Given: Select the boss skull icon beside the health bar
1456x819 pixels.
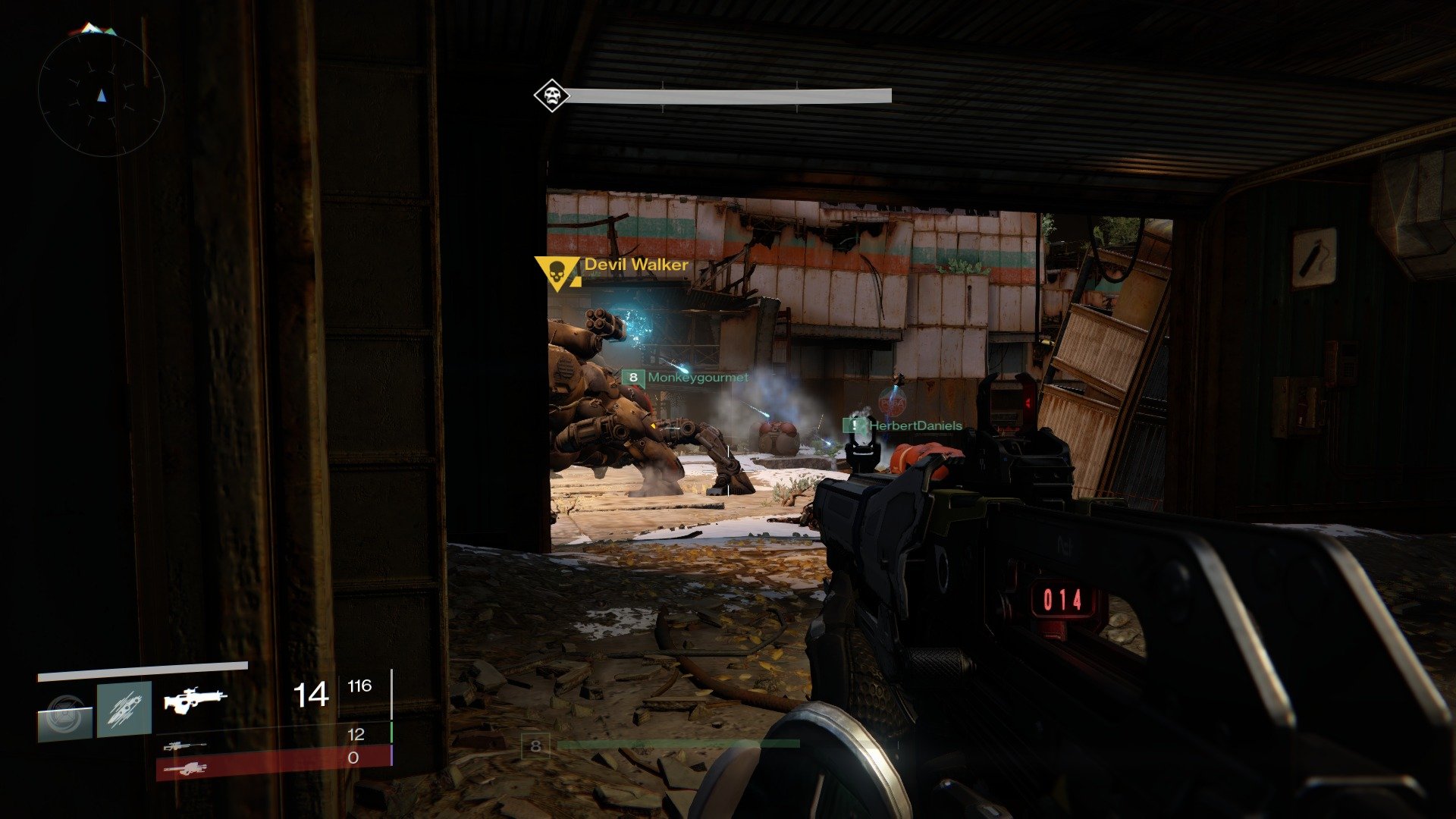Looking at the screenshot, I should tap(551, 96).
